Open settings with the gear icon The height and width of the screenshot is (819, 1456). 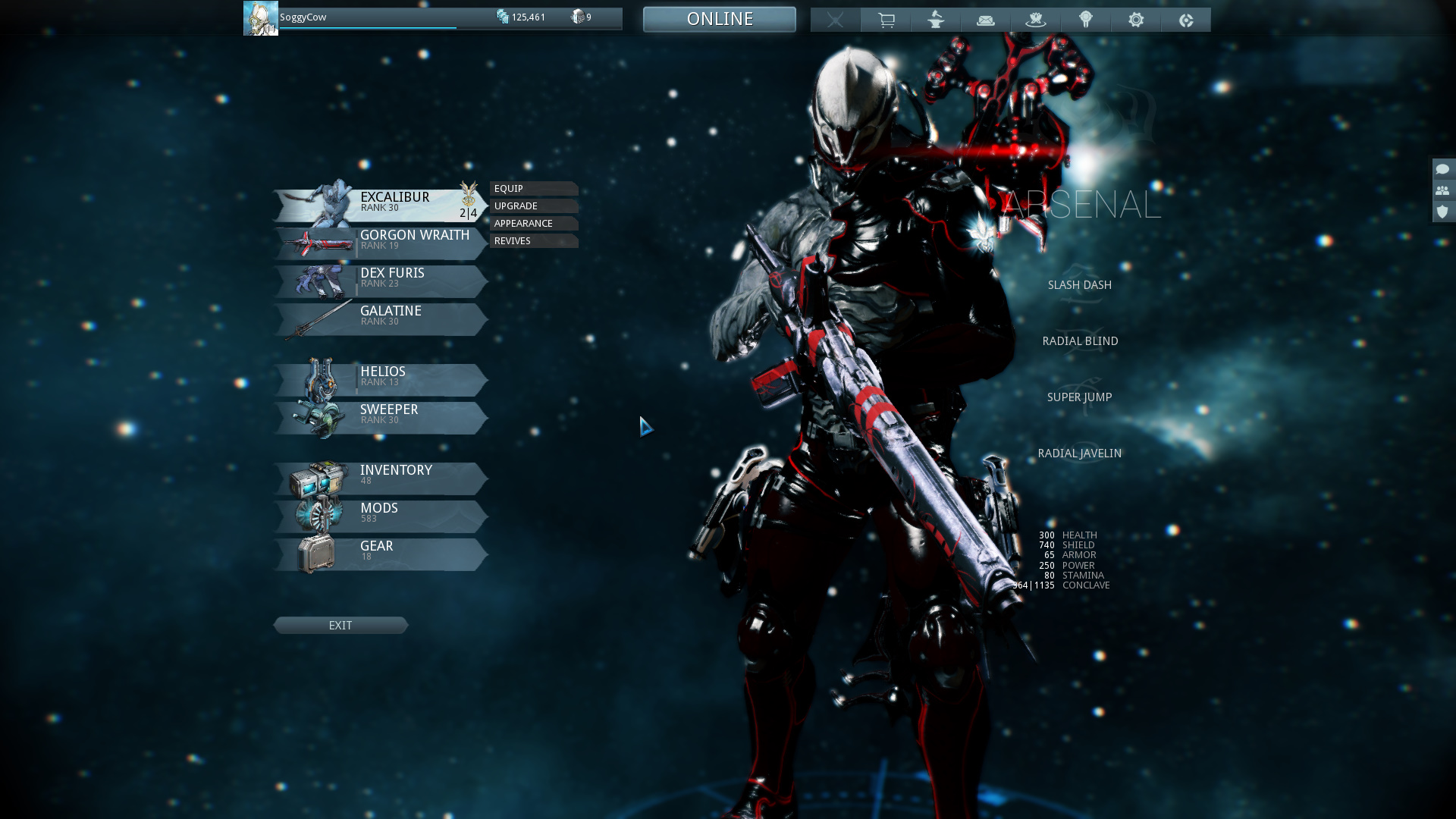pos(1136,20)
